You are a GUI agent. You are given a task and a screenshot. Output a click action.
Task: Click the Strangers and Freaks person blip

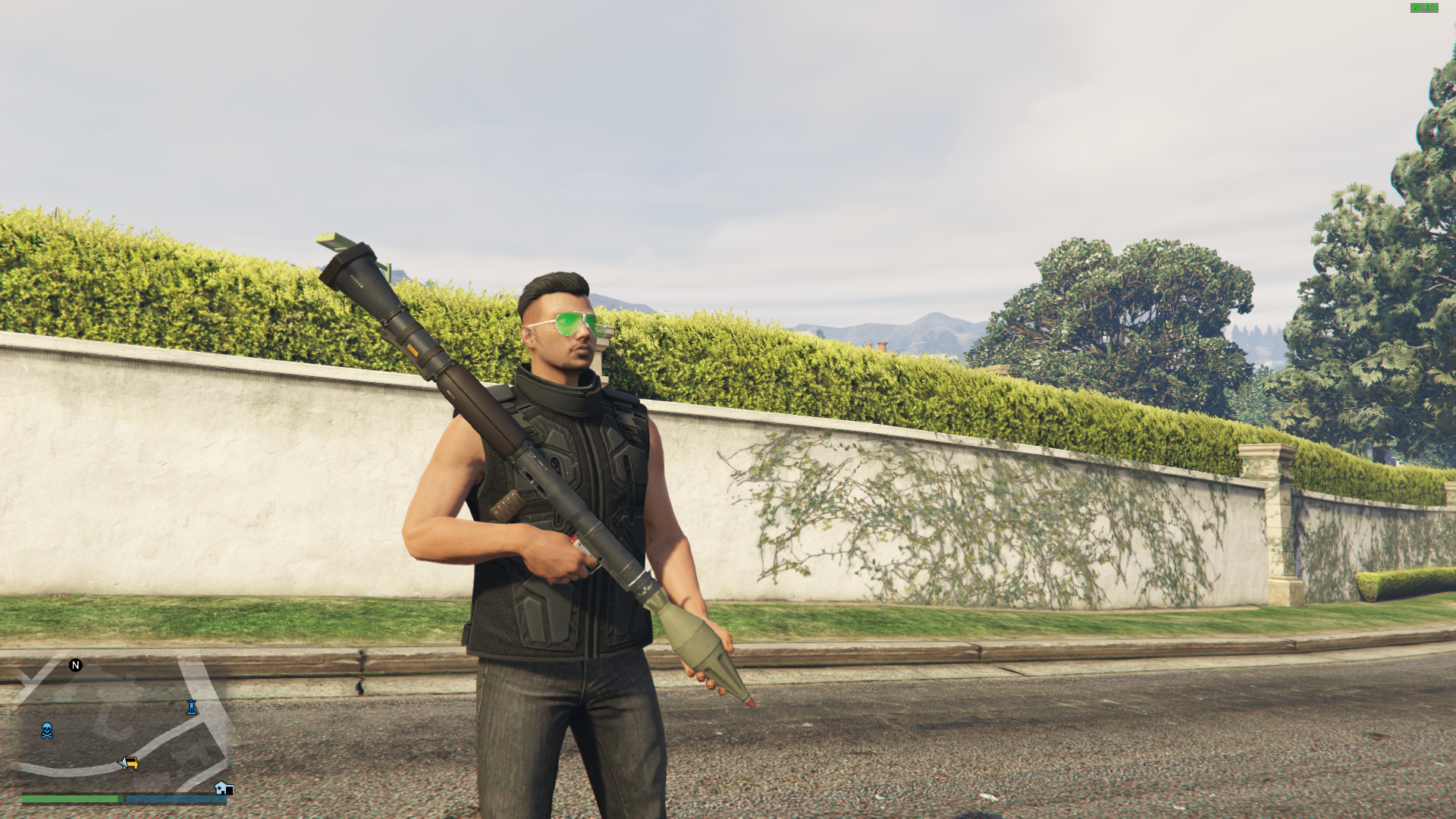point(191,708)
